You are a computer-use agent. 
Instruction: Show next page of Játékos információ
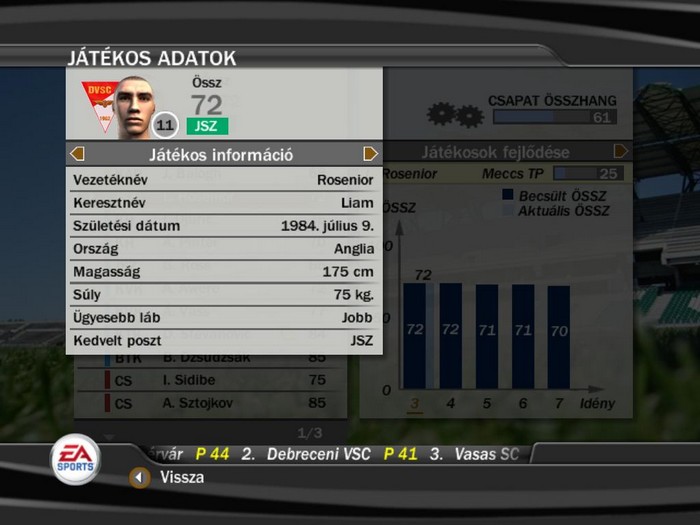pyautogui.click(x=370, y=154)
